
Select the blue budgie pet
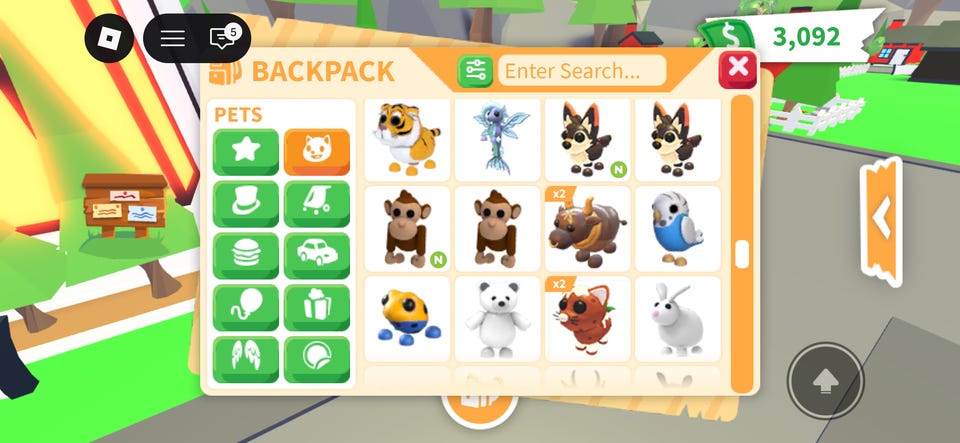[677, 228]
